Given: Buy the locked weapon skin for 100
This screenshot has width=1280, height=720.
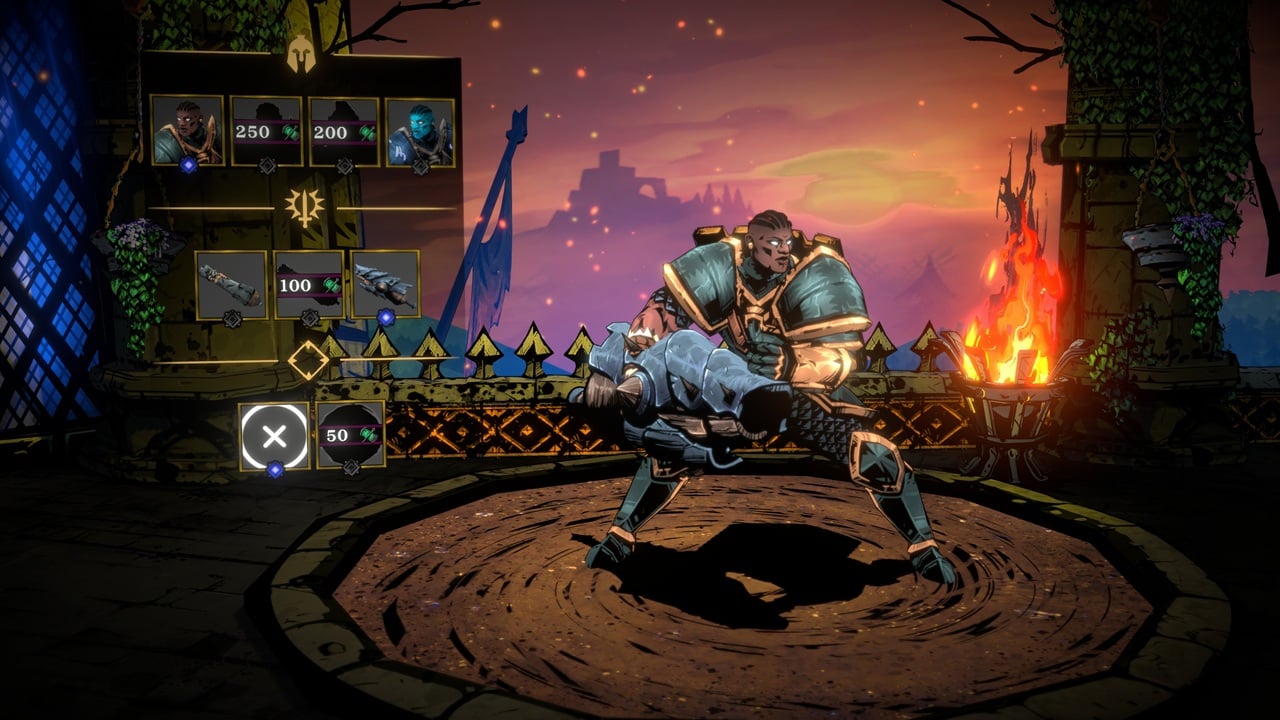Looking at the screenshot, I should 309,285.
